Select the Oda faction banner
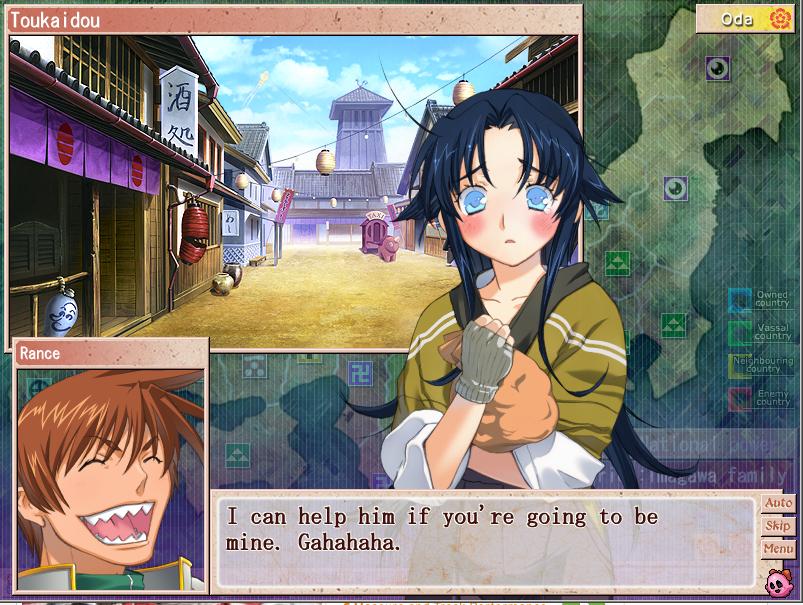The image size is (803, 605). tap(746, 19)
